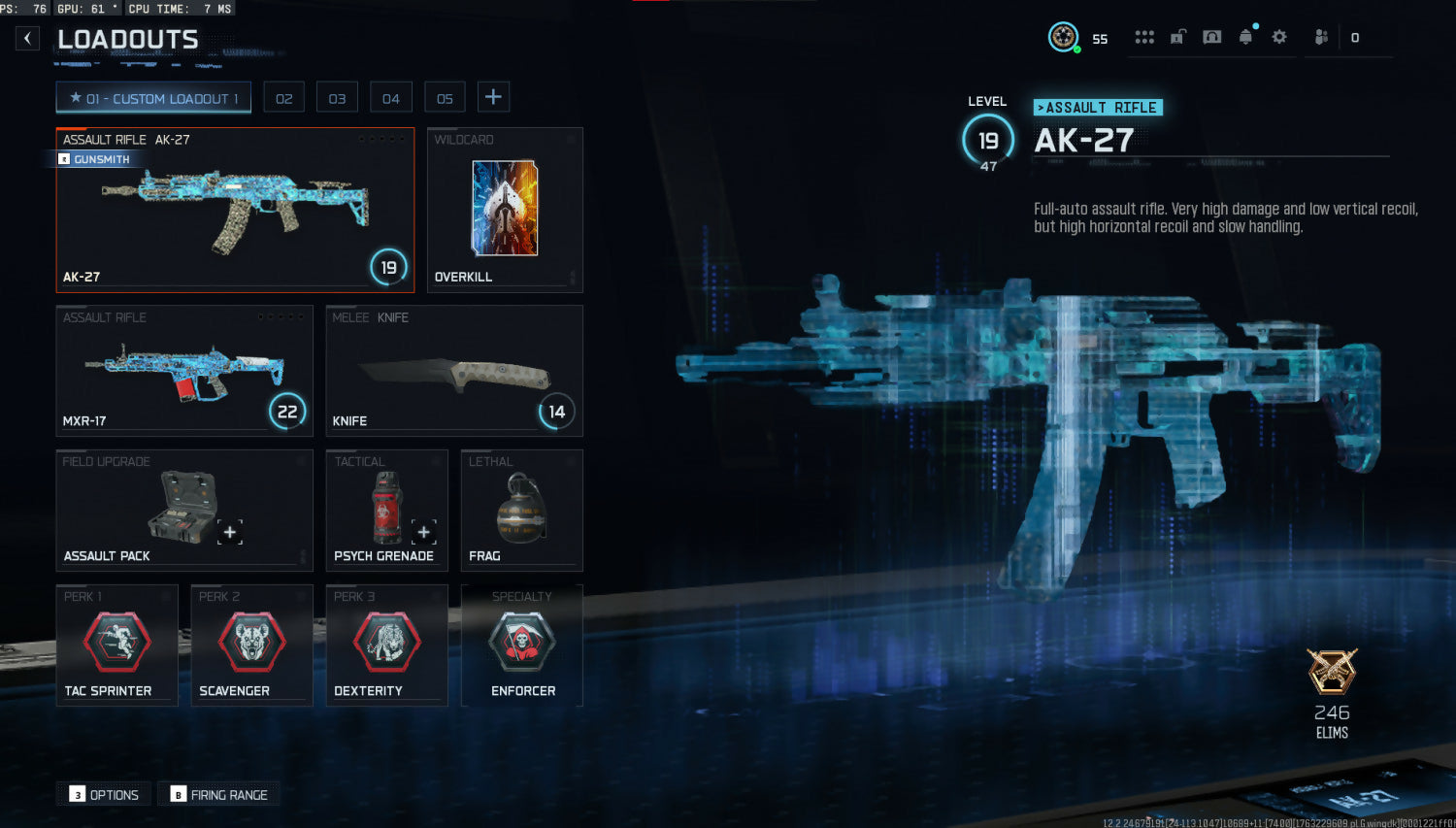Switch to loadout slot 02

coord(283,98)
